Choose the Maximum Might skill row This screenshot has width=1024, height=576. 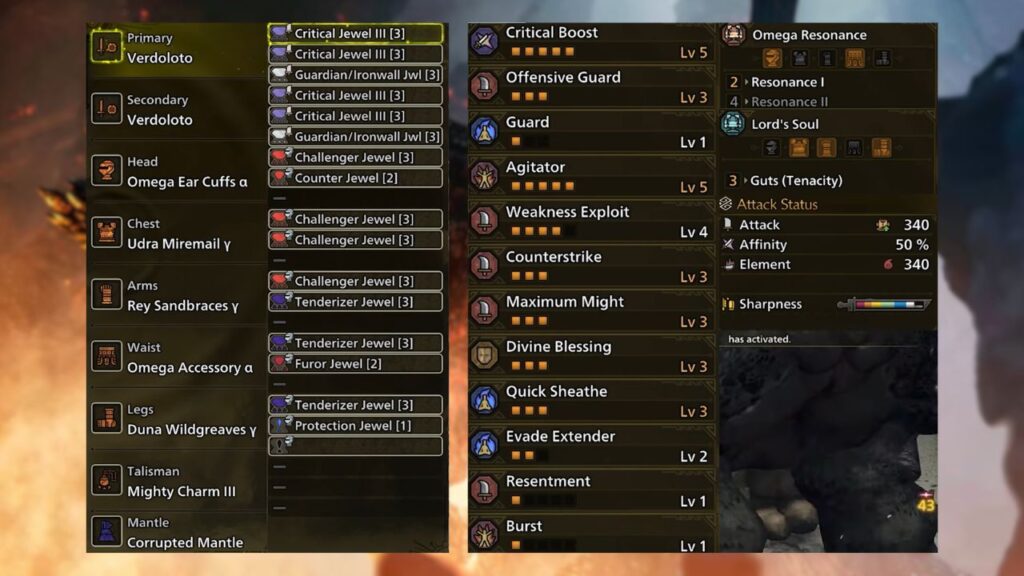coord(592,312)
